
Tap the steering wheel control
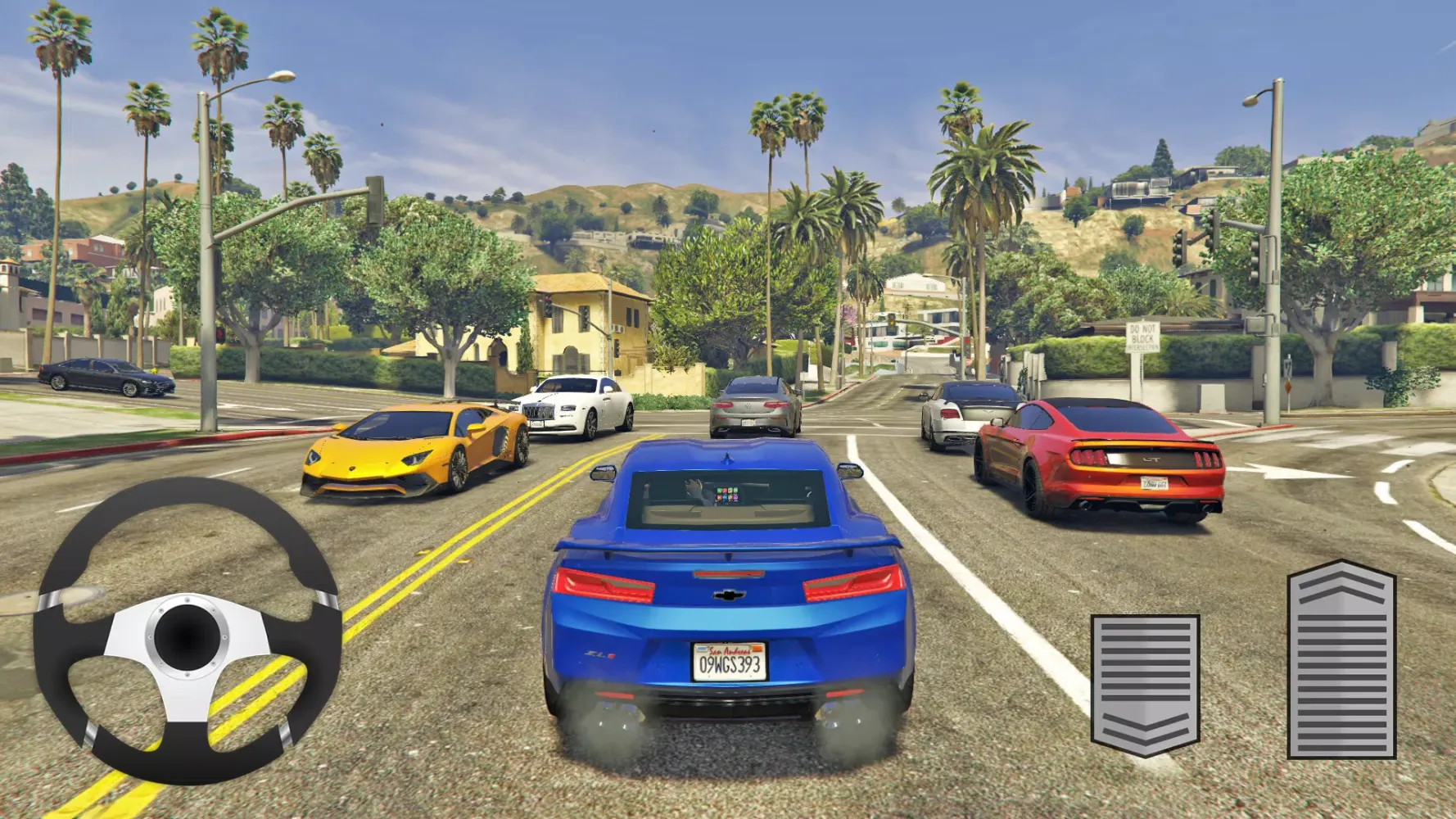coord(187,631)
